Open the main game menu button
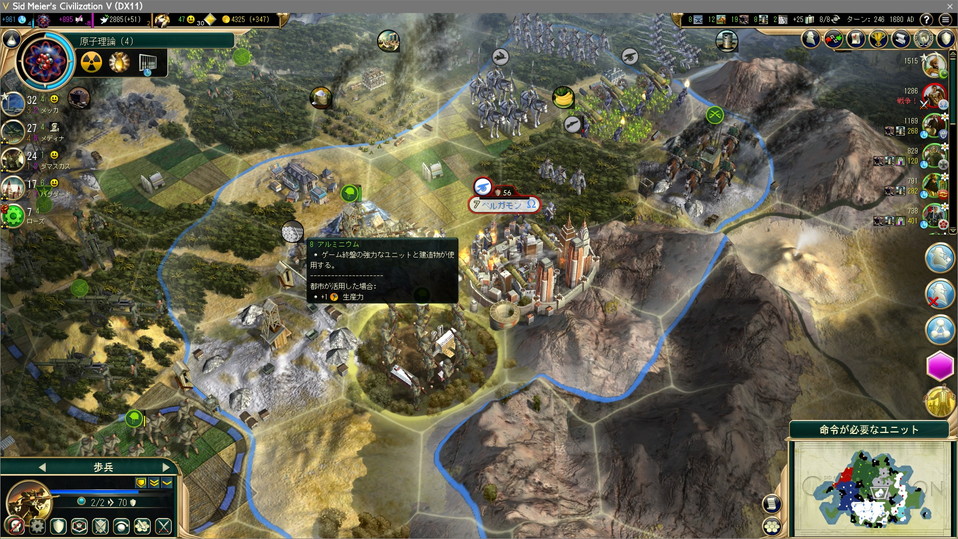Image resolution: width=958 pixels, height=539 pixels. click(x=946, y=19)
